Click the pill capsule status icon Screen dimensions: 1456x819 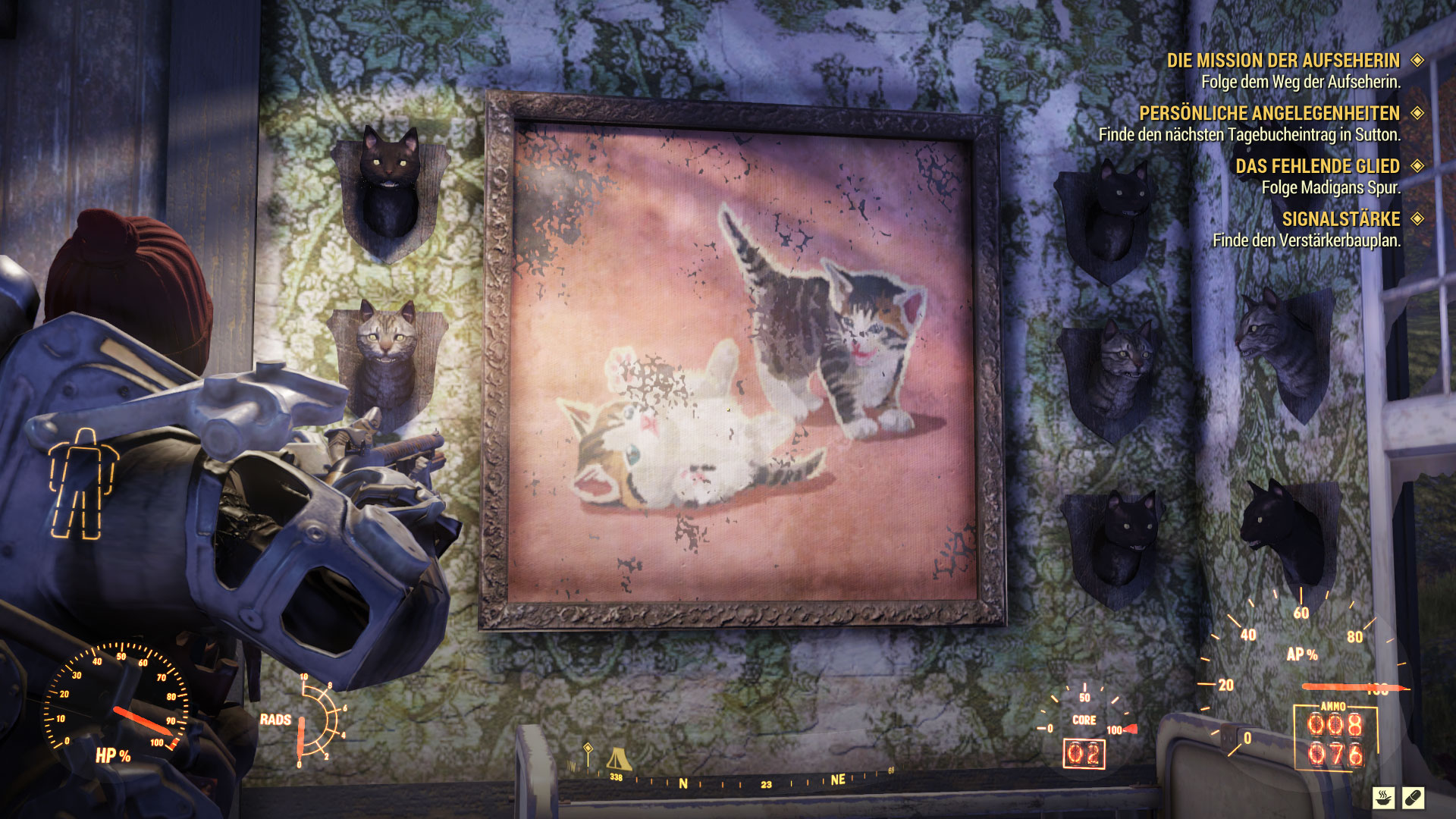(x=1413, y=798)
